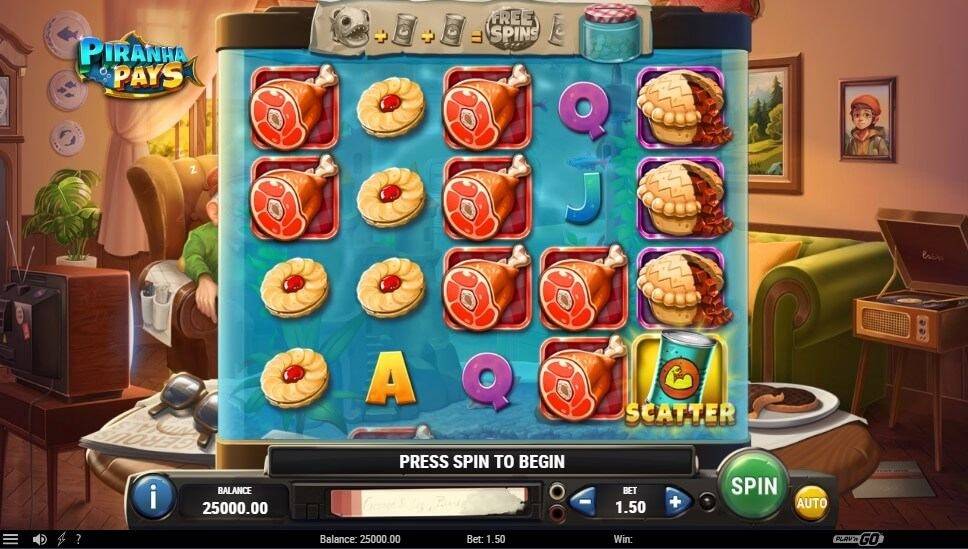Image resolution: width=968 pixels, height=549 pixels.
Task: Toggle sound with the speaker icon
Action: coord(40,539)
